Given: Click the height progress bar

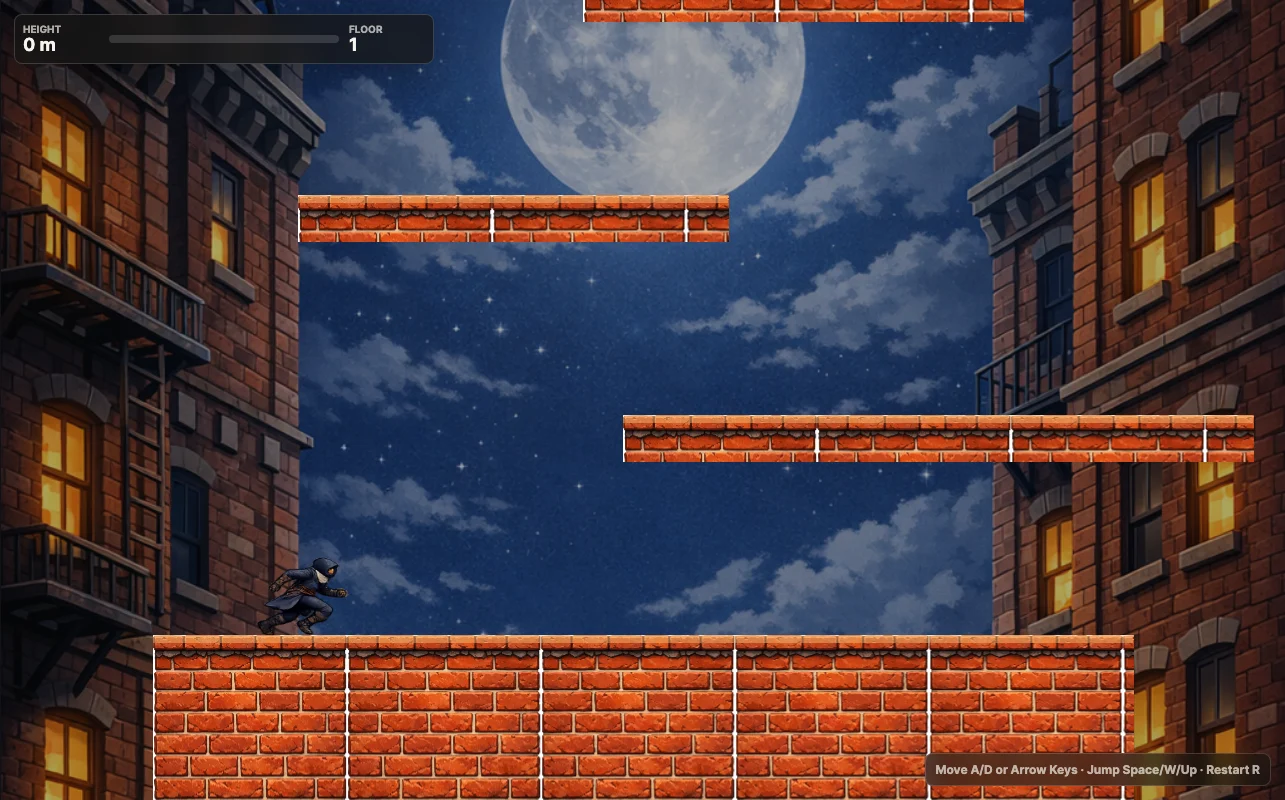Looking at the screenshot, I should [224, 39].
